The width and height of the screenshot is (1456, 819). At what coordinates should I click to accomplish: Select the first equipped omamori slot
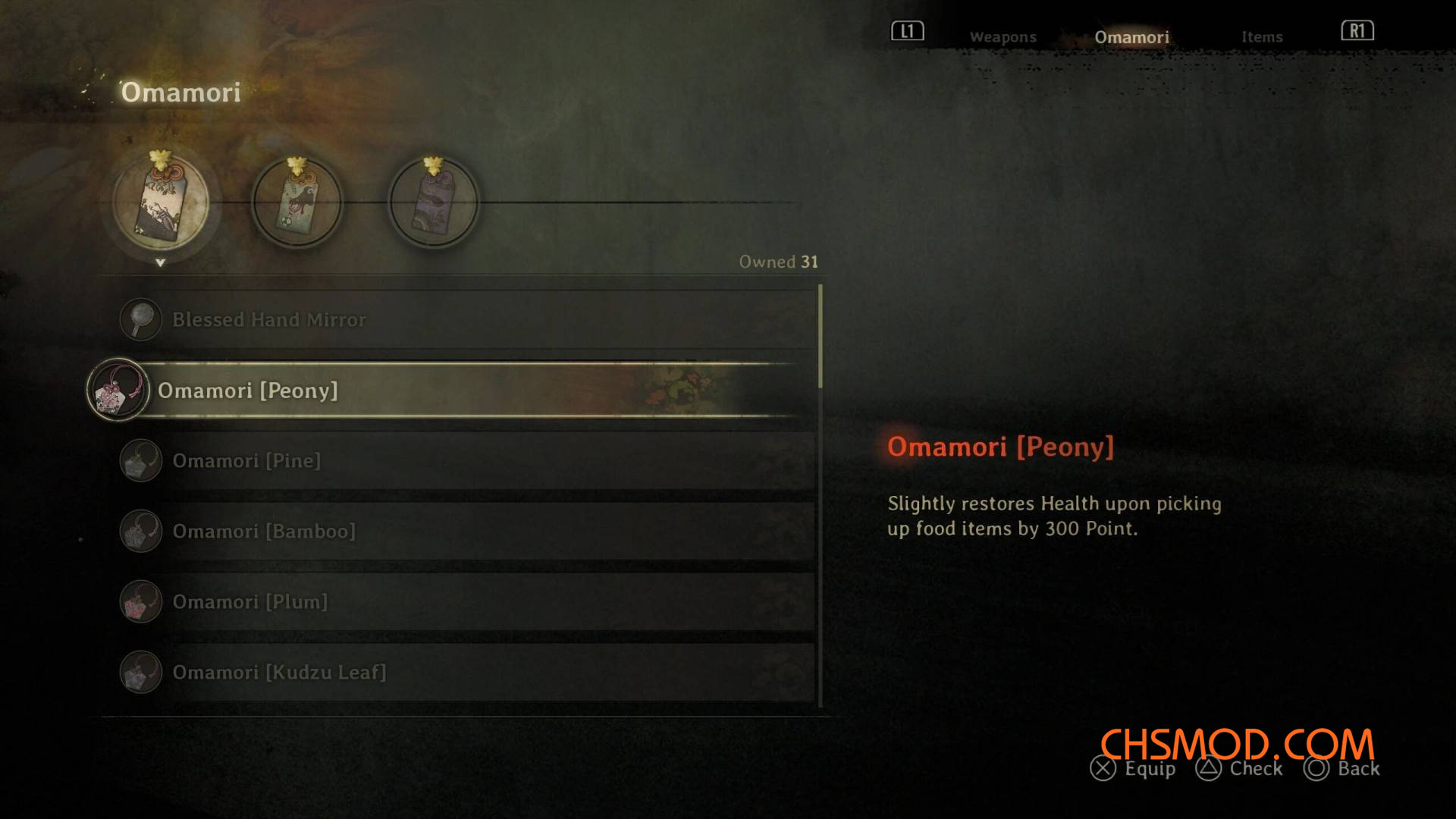click(x=161, y=202)
